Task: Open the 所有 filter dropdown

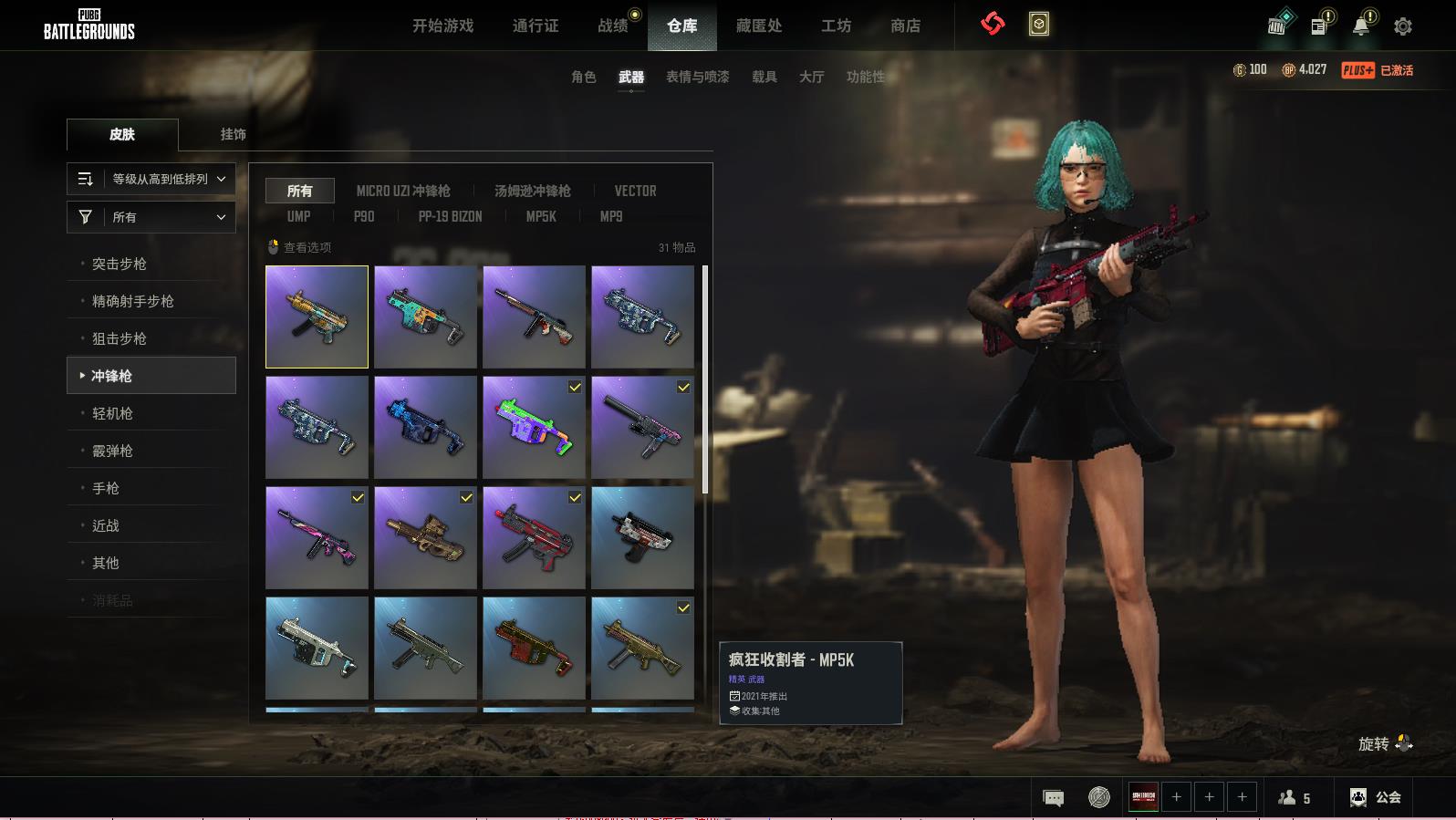Action: [151, 217]
